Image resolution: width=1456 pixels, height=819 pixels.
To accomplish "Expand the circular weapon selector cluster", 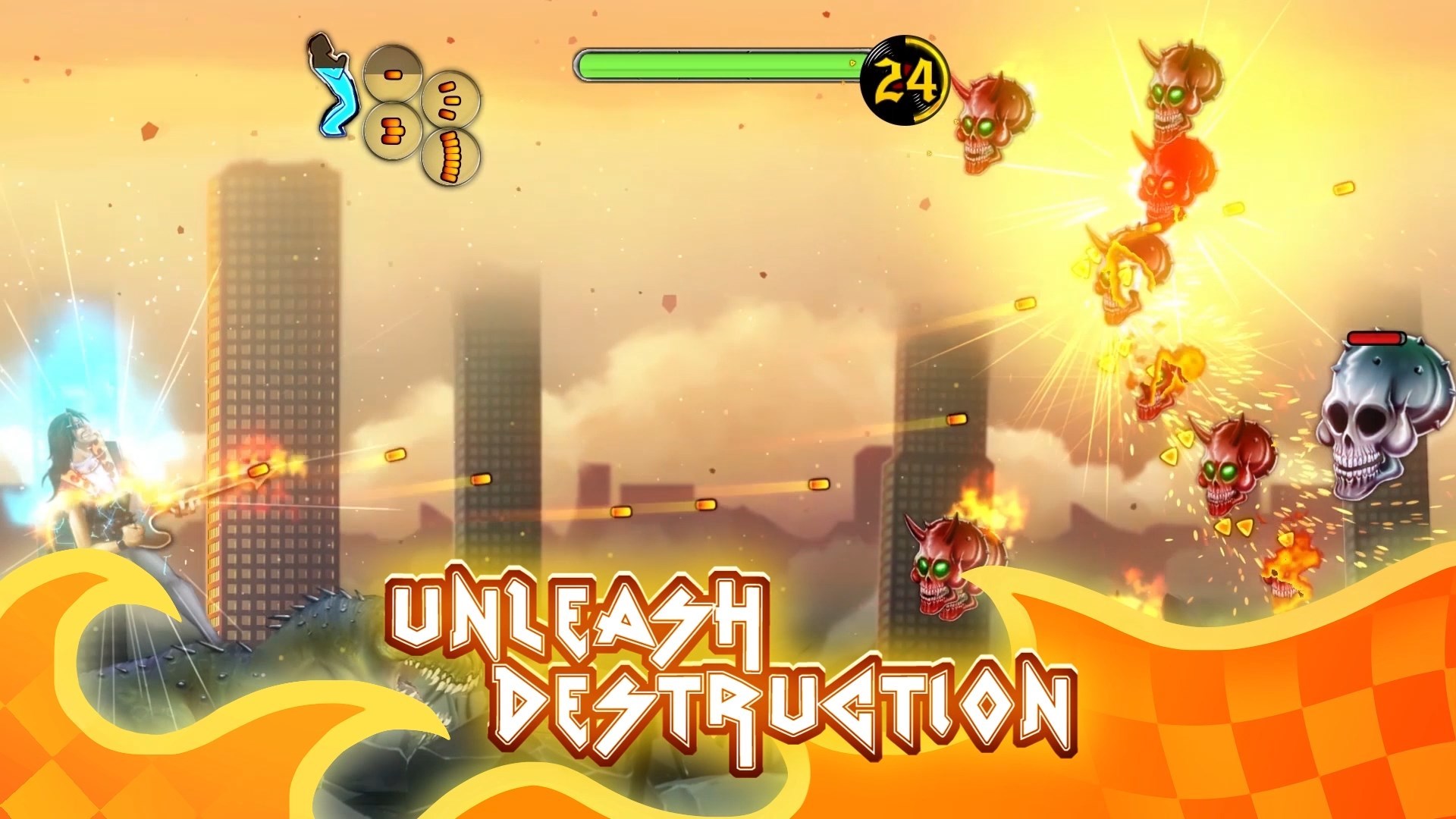I will [421, 114].
